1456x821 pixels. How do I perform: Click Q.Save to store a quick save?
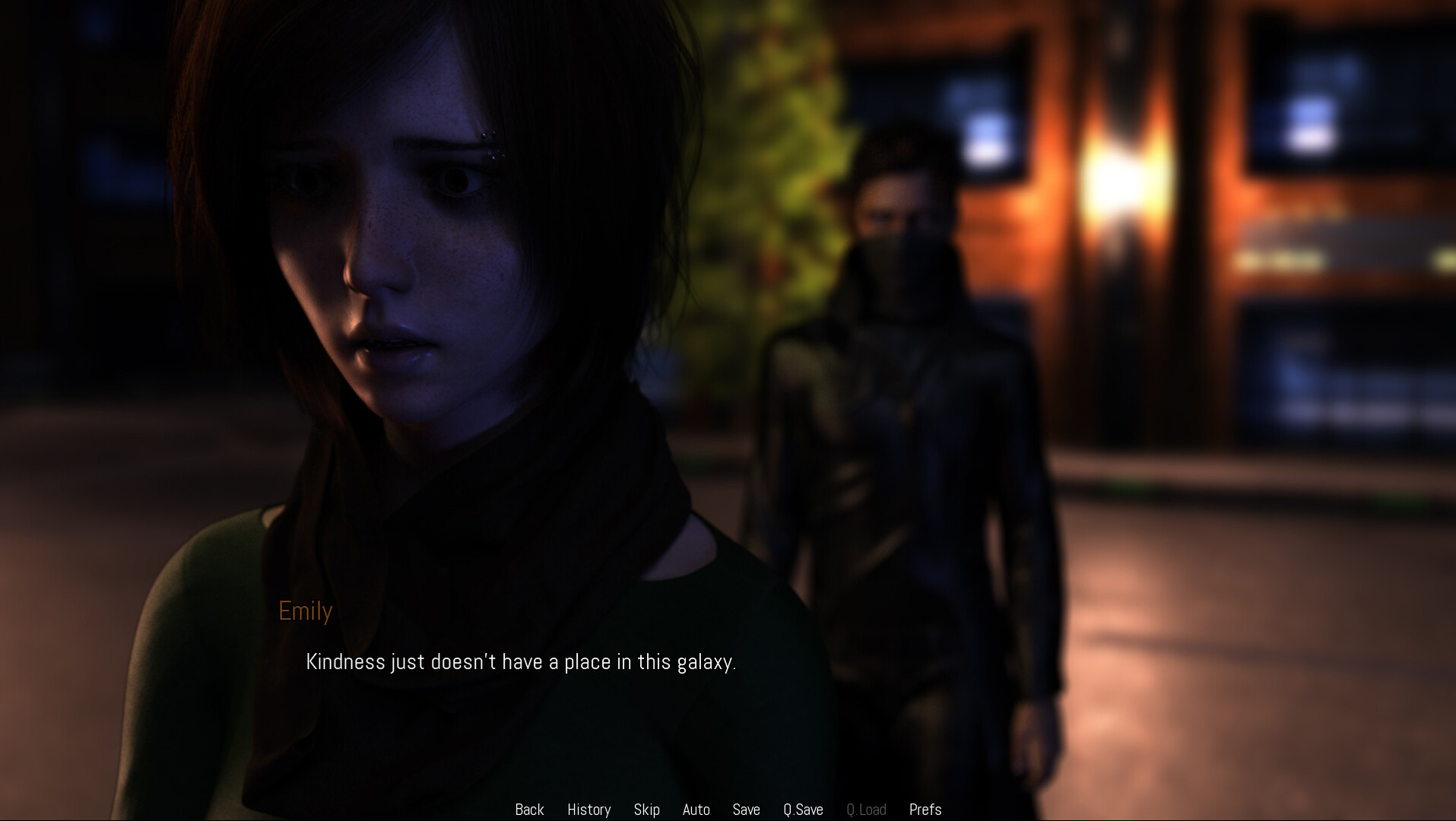804,809
